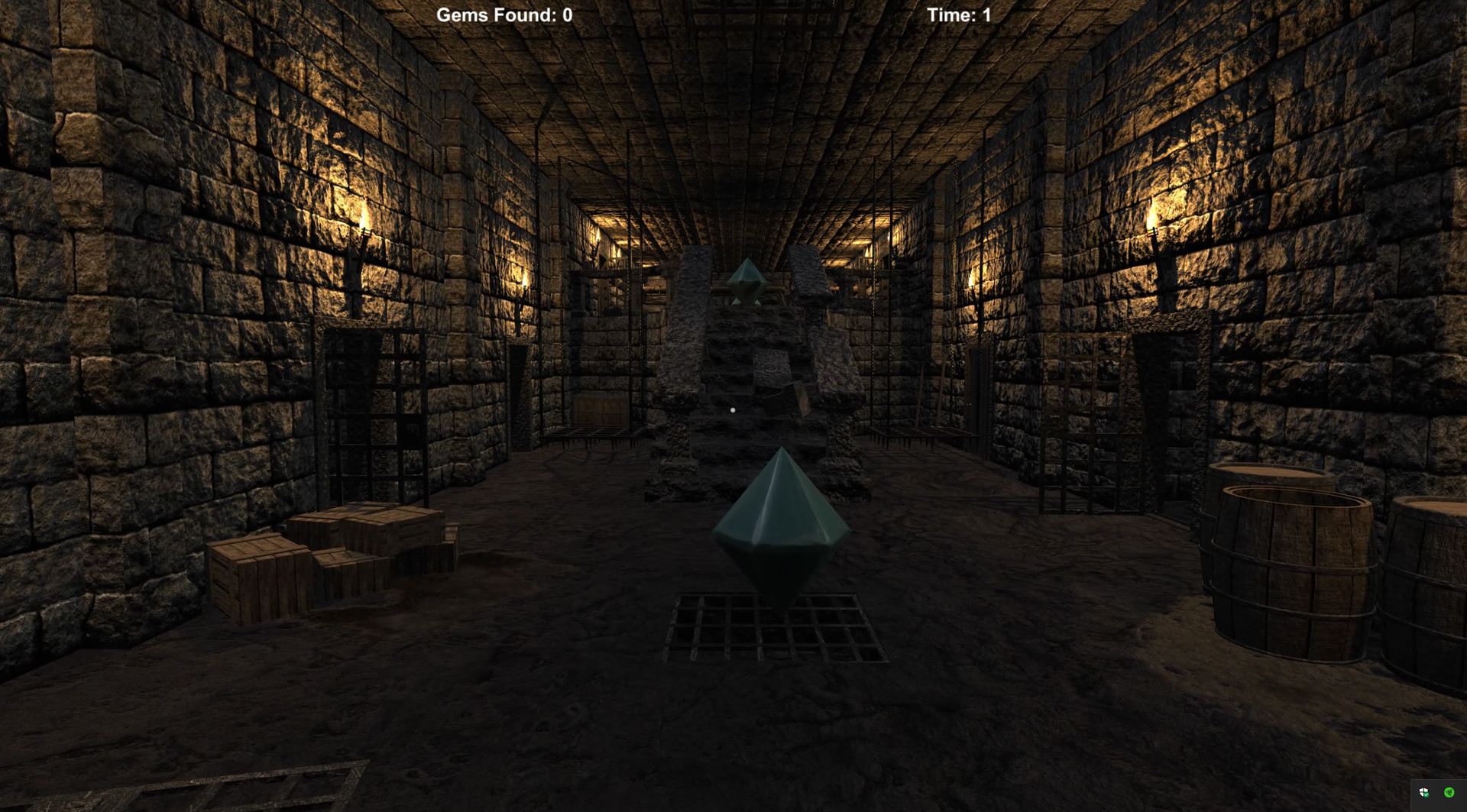Click the torch on the right wall

(1154, 229)
